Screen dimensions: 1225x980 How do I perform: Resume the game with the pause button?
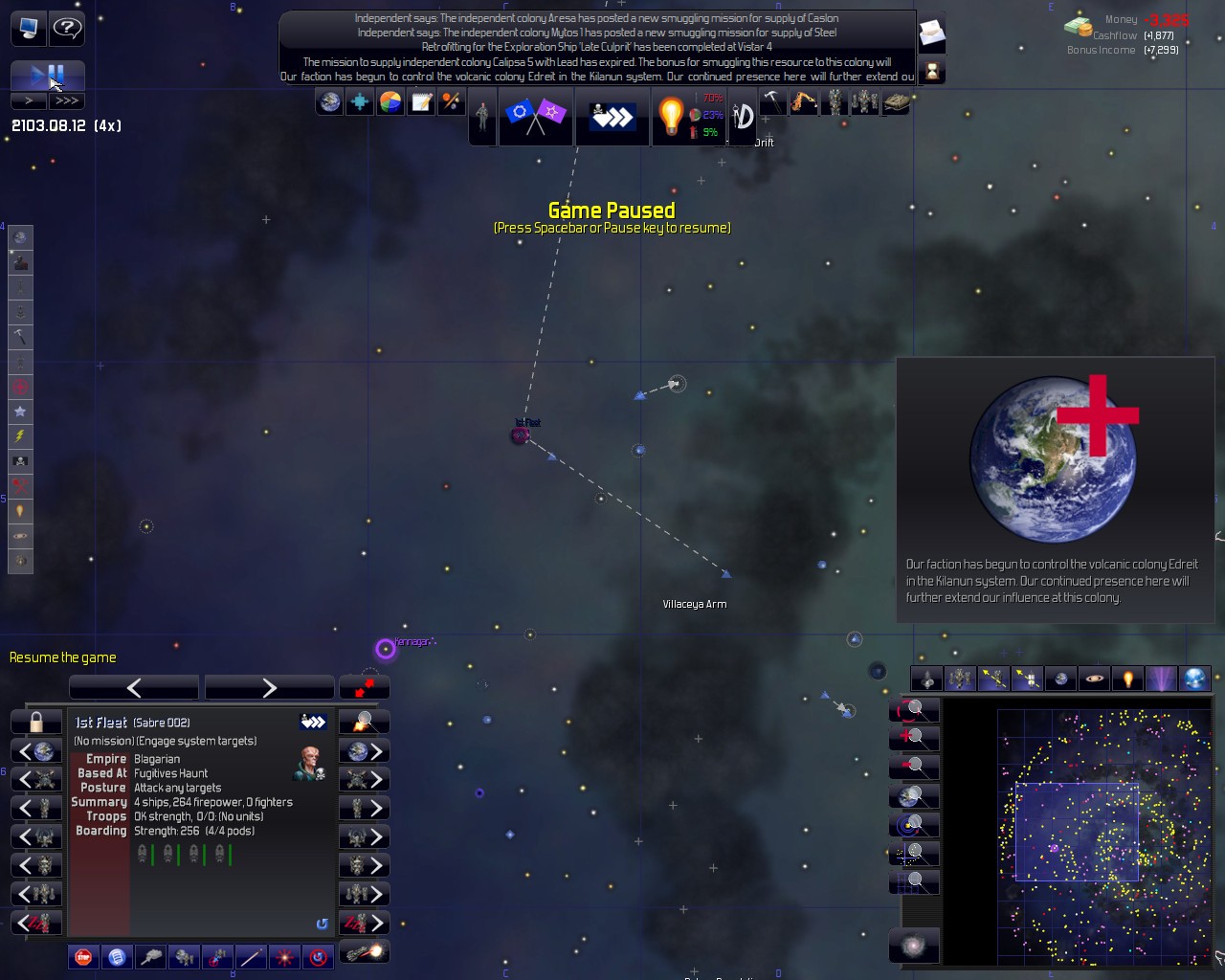pyautogui.click(x=47, y=76)
